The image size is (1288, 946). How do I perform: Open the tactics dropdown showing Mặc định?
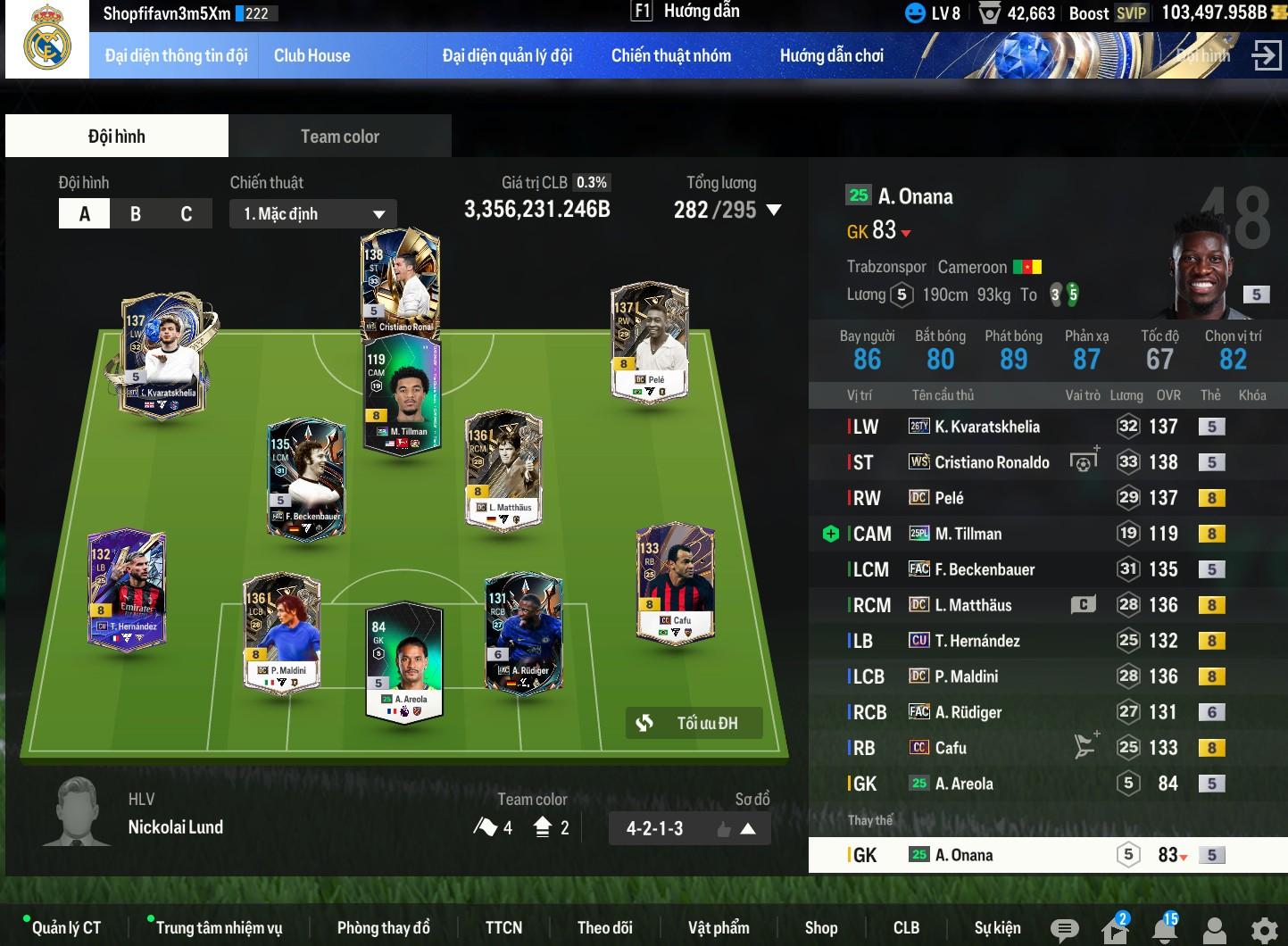click(x=313, y=214)
